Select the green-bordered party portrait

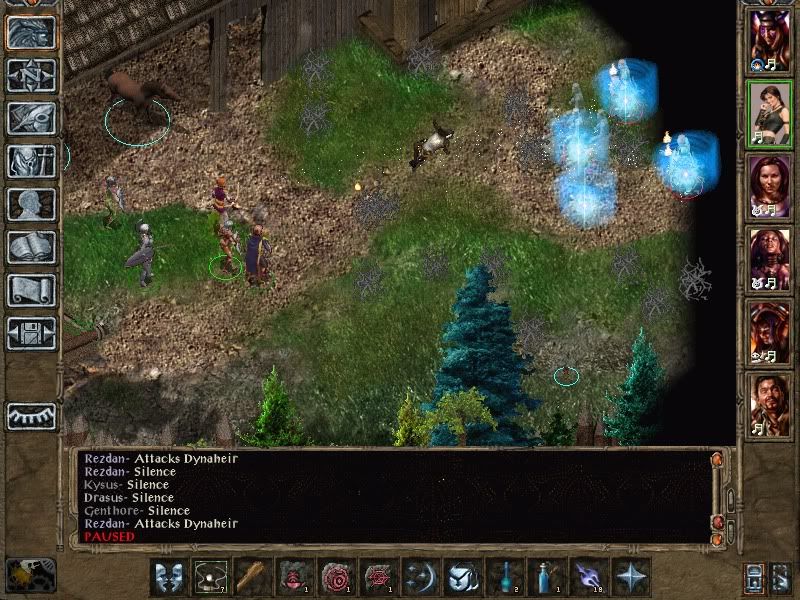coord(770,115)
